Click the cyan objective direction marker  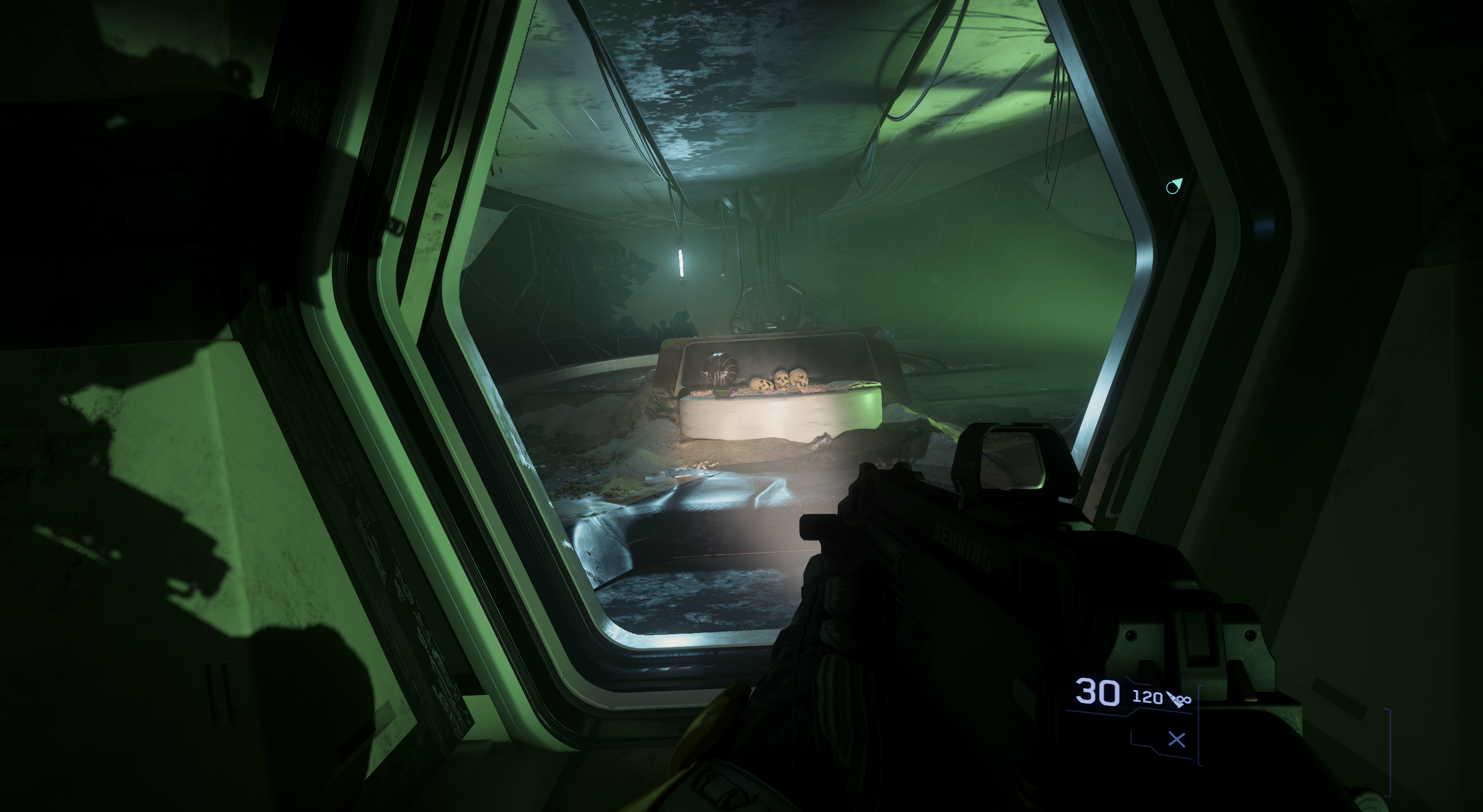[x=1174, y=186]
